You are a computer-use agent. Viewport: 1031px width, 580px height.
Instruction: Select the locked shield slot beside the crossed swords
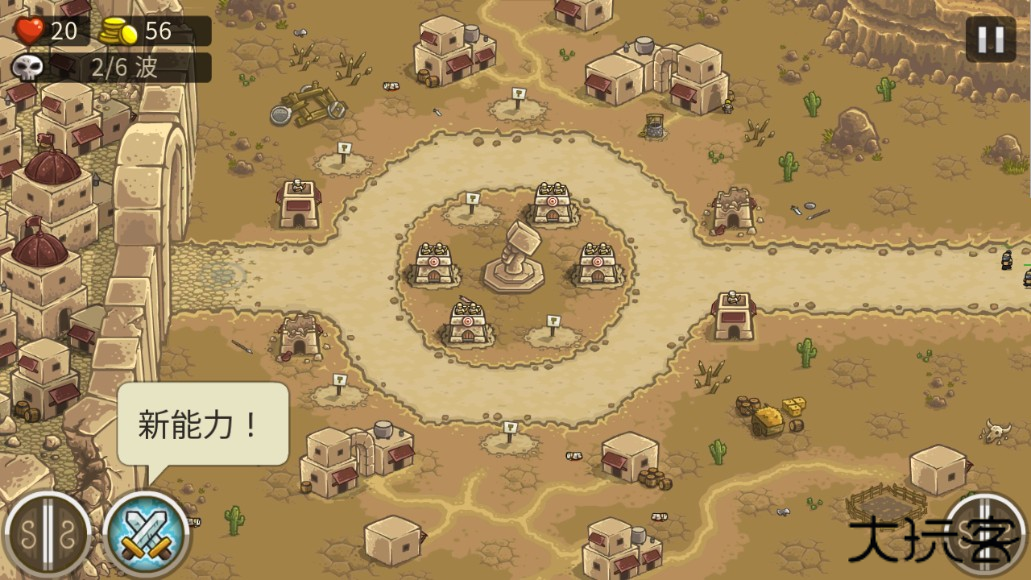point(47,536)
